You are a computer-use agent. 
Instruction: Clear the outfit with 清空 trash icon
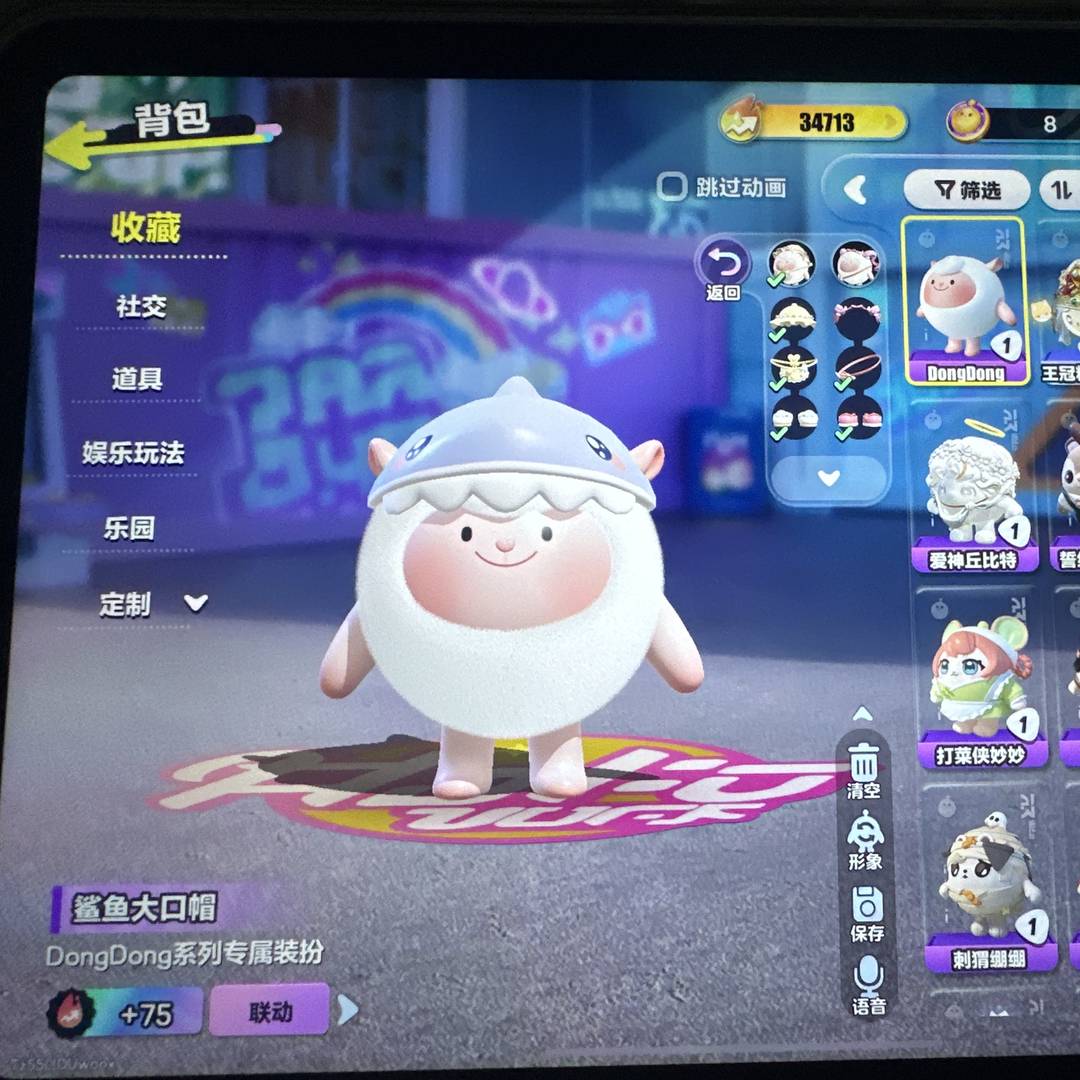(x=865, y=768)
